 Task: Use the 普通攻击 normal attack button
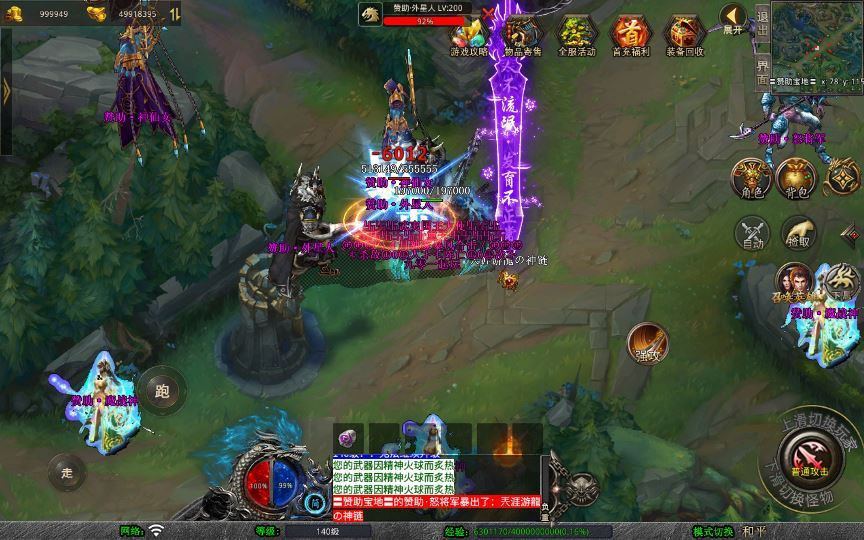point(808,459)
